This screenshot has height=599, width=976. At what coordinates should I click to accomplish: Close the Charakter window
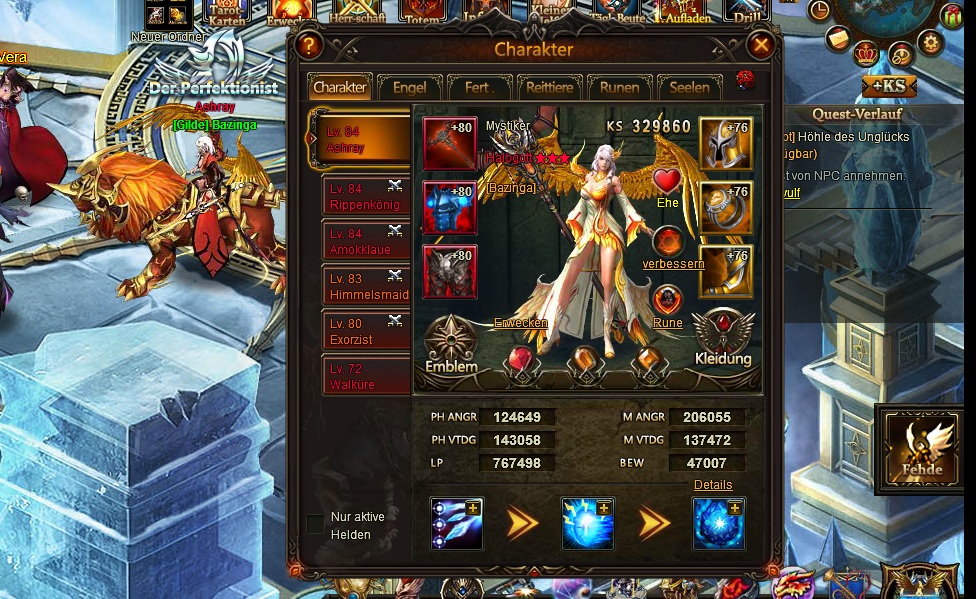click(761, 45)
